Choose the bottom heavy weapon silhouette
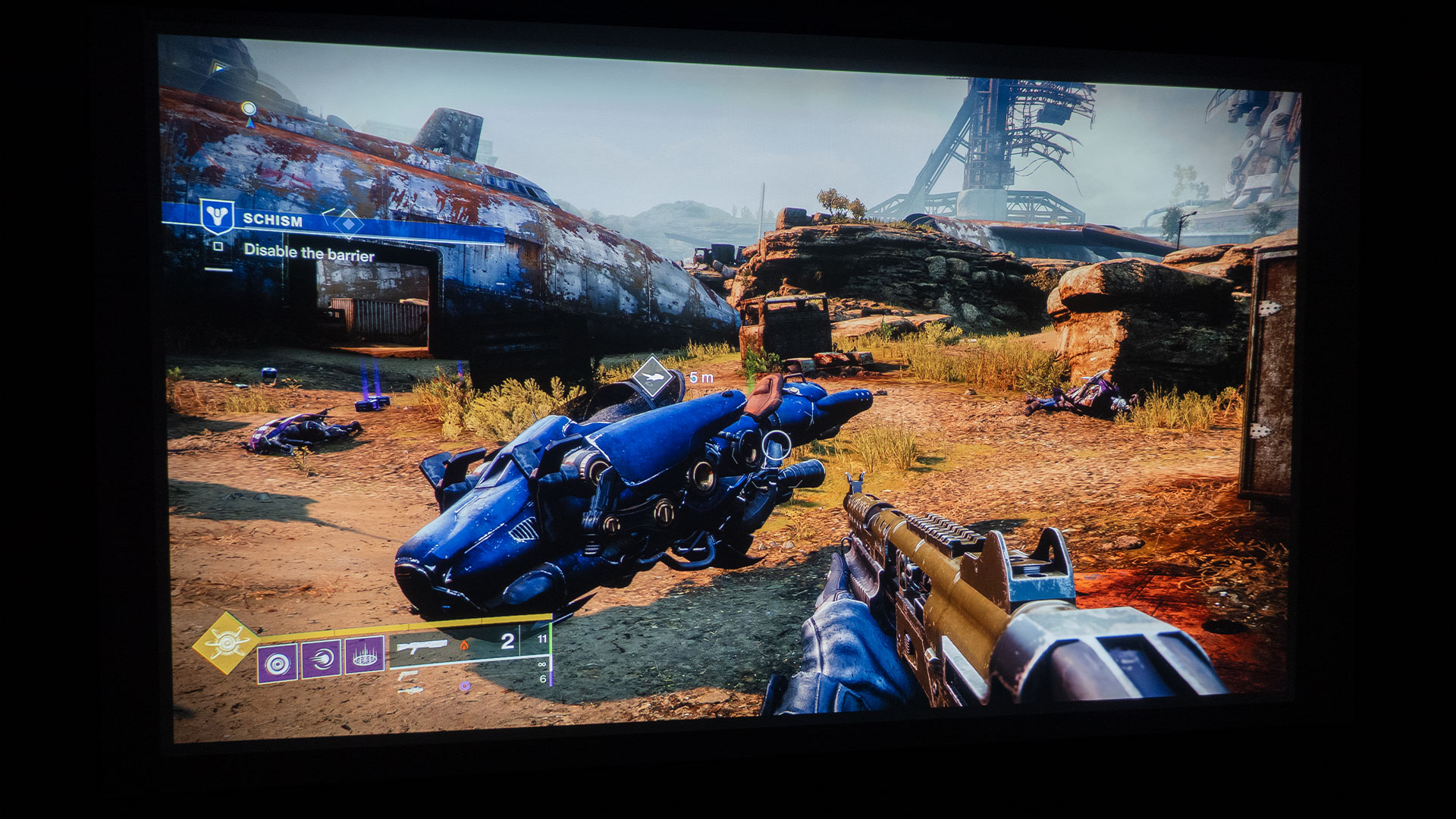 (x=411, y=690)
